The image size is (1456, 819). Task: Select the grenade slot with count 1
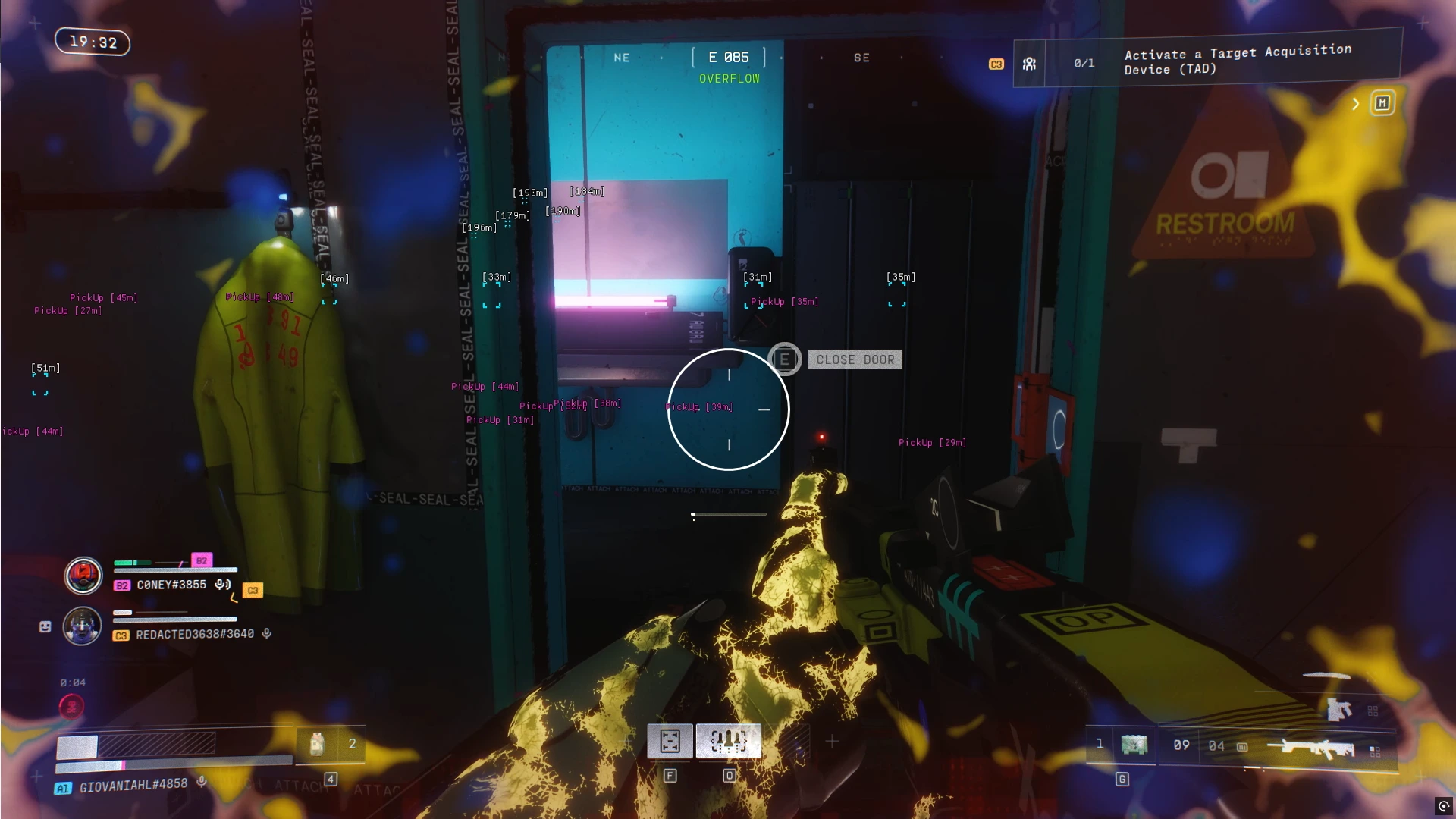pos(1122,745)
